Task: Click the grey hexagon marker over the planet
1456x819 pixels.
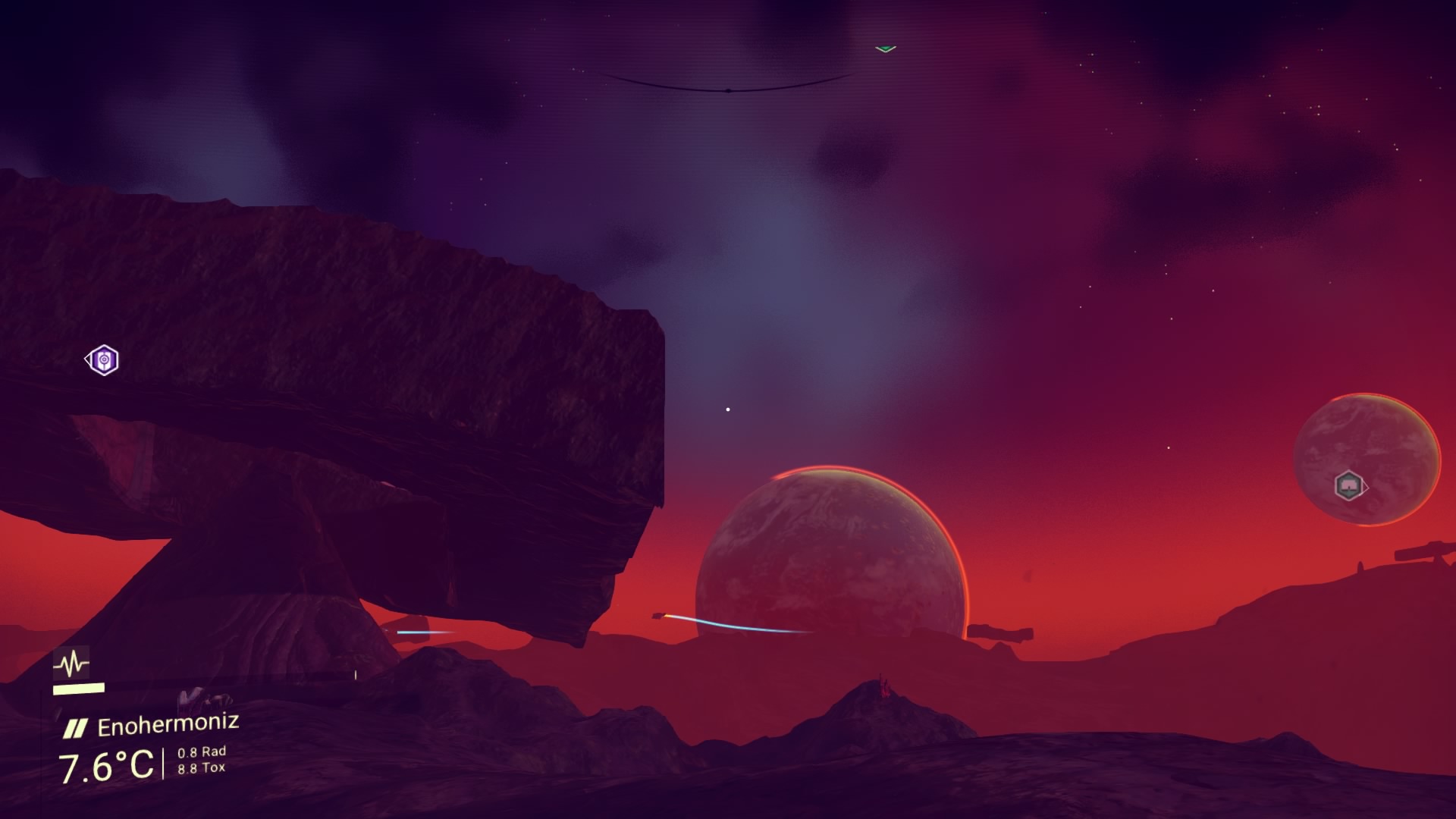Action: coord(1348,485)
